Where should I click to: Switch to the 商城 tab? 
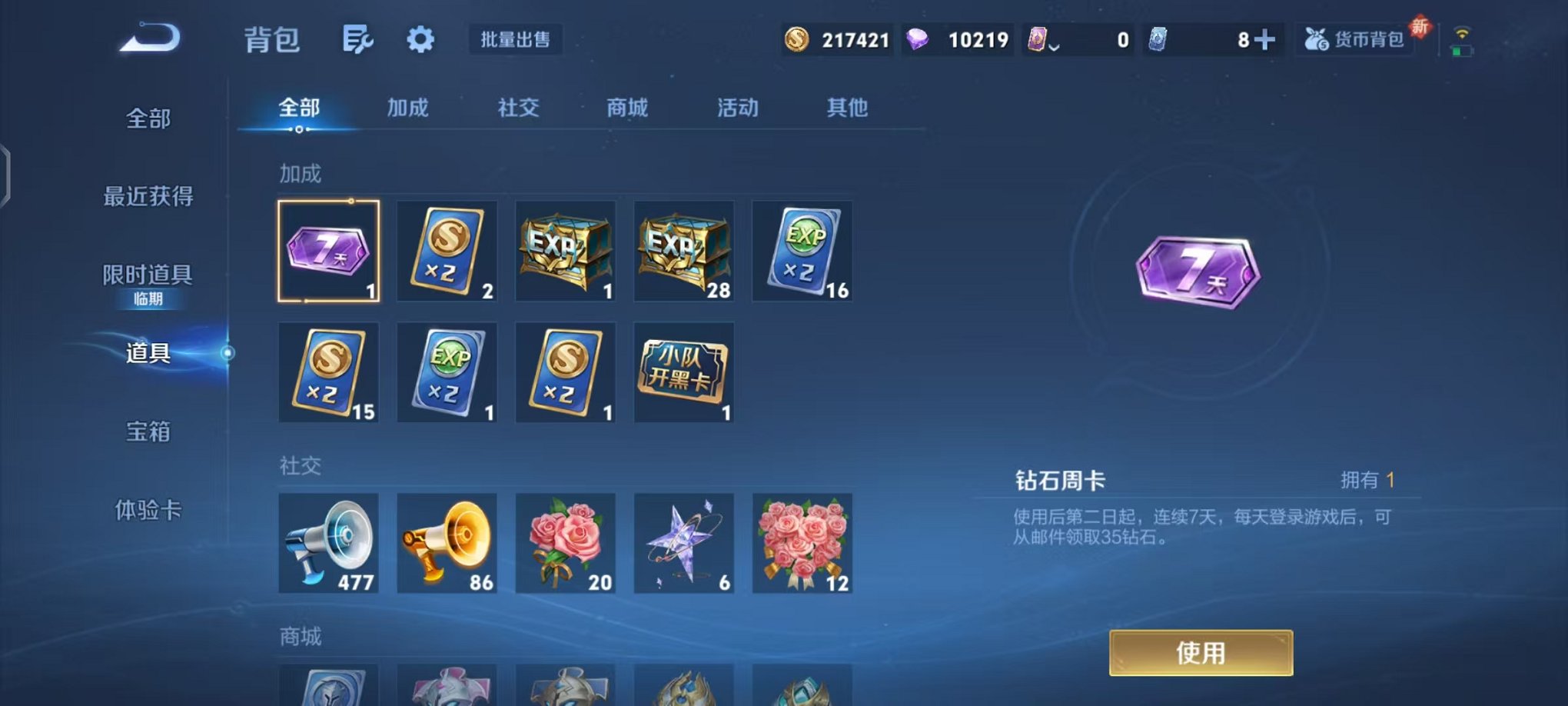coord(626,108)
